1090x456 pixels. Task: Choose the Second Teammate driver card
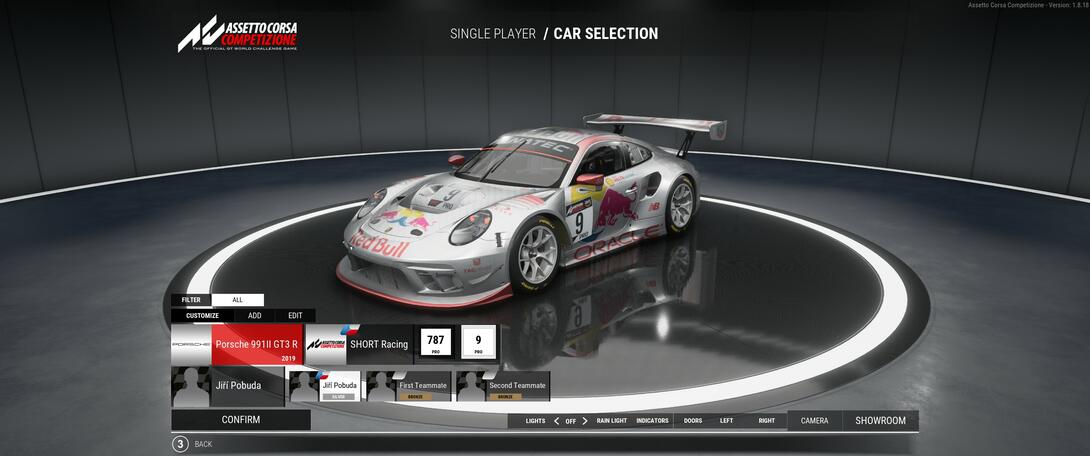[503, 387]
